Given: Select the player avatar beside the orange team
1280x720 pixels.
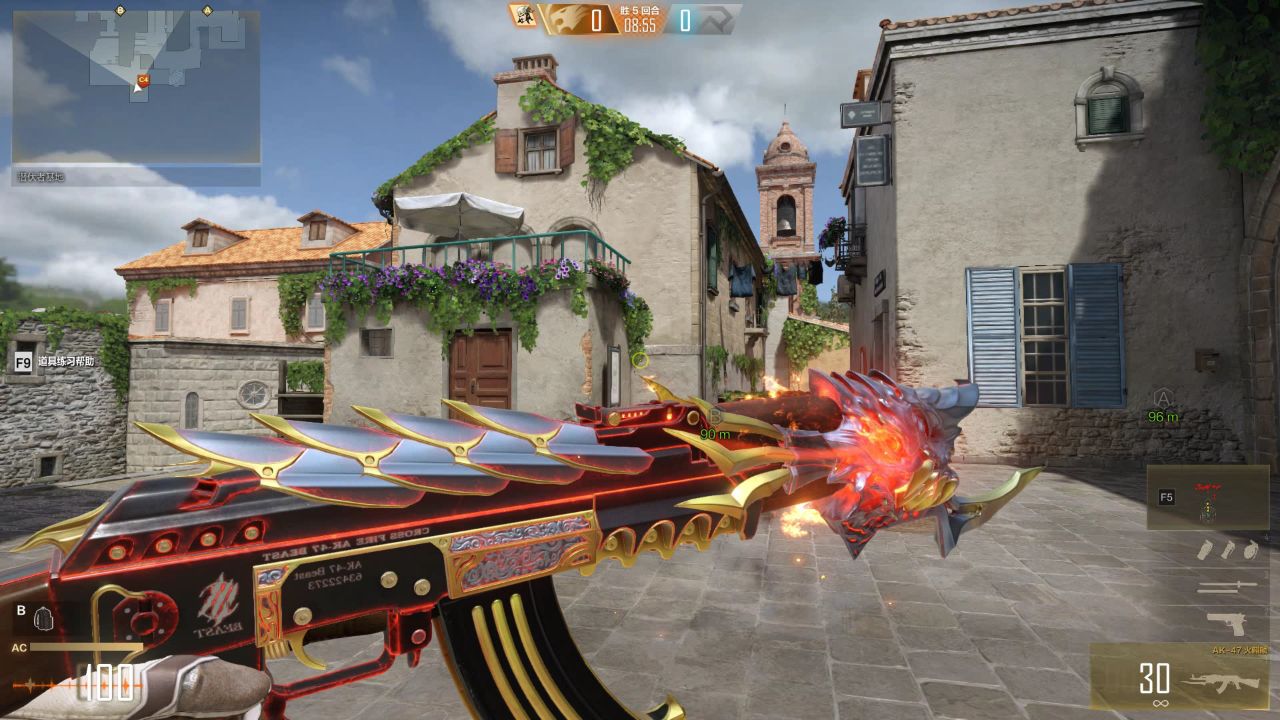Looking at the screenshot, I should [523, 16].
